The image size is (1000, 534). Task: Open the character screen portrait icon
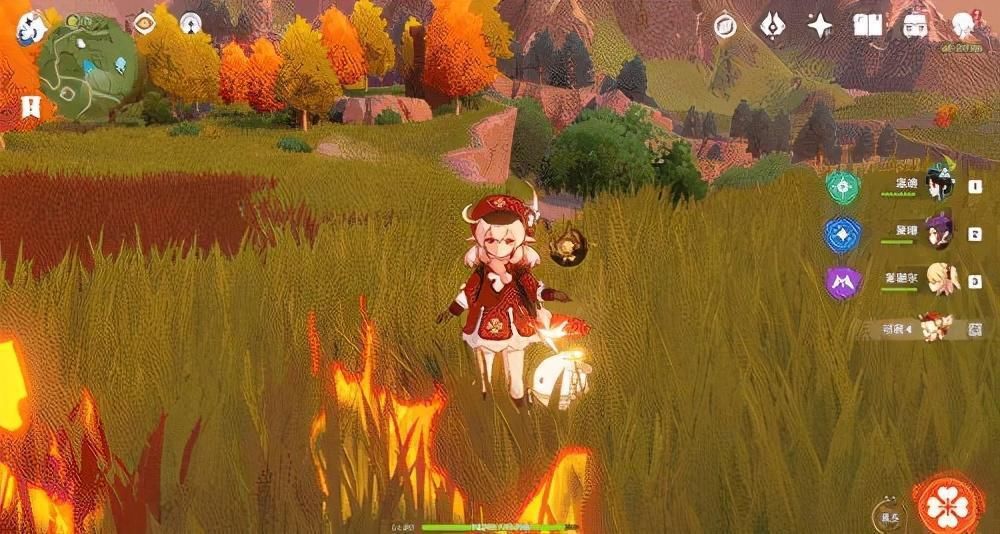pos(963,26)
